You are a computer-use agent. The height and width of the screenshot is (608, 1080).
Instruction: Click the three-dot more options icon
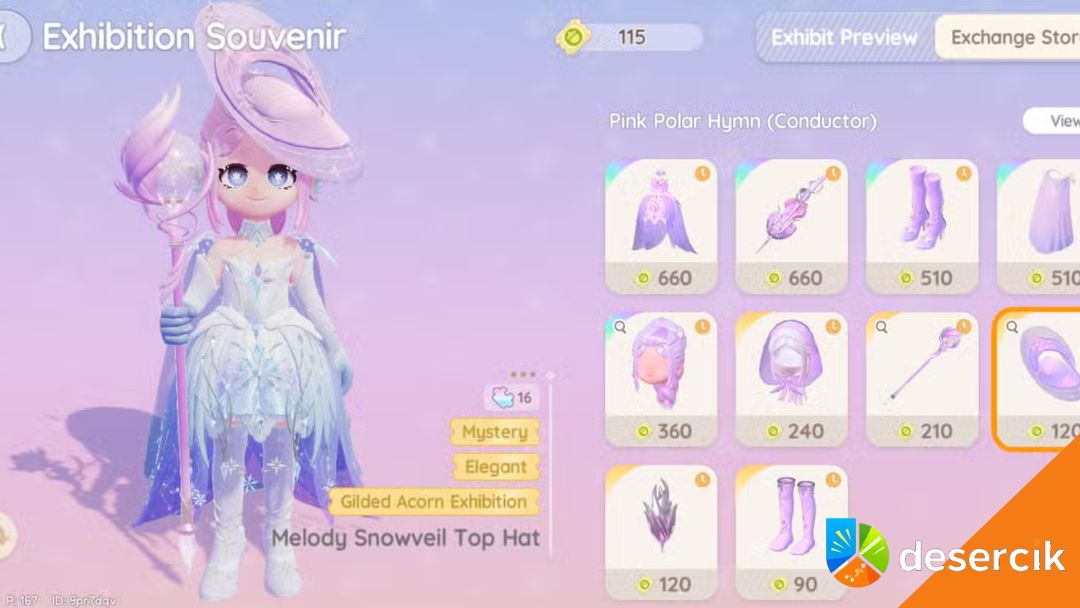[522, 375]
